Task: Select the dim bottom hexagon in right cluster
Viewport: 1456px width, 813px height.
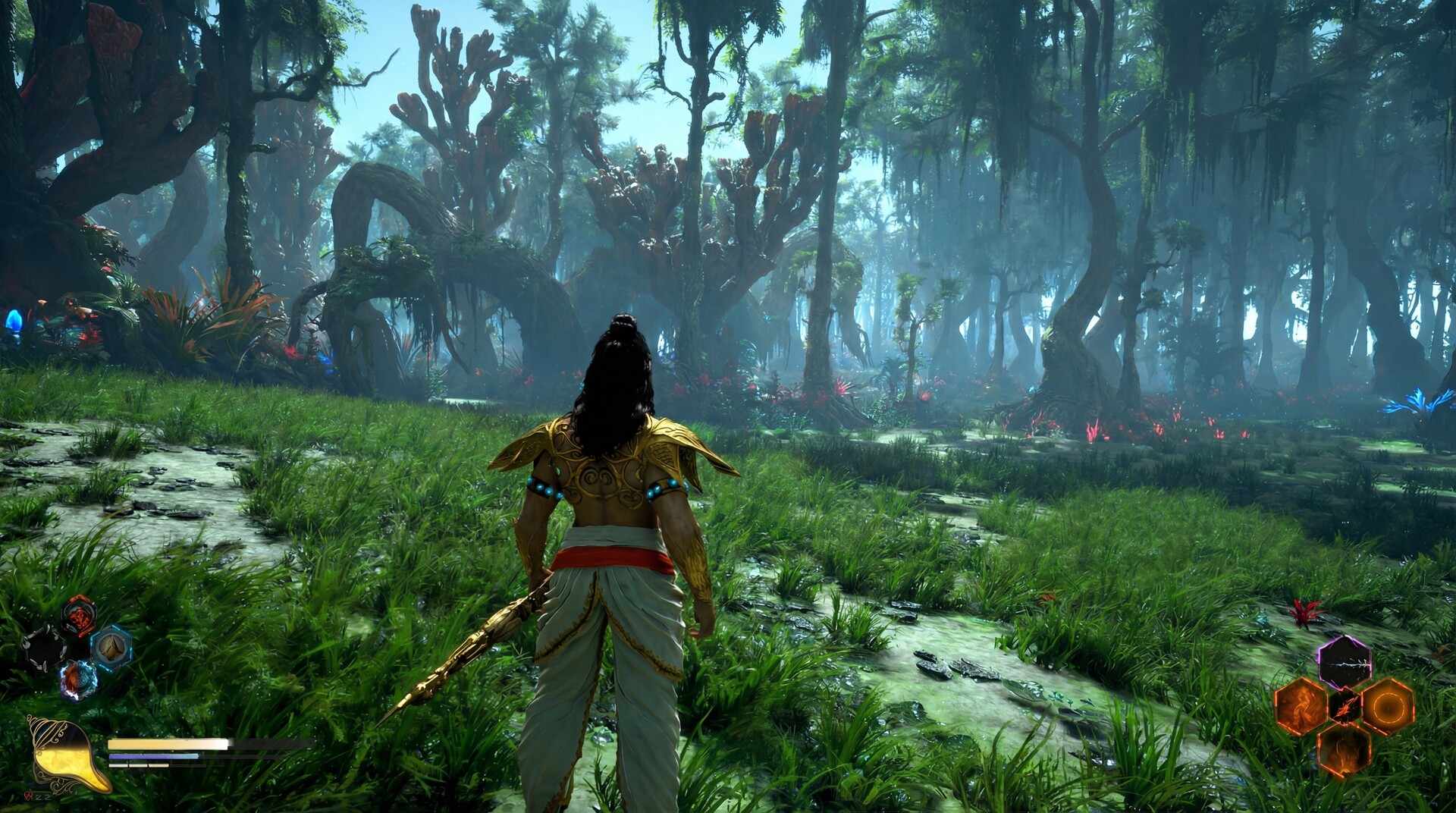Action: 1345,751
